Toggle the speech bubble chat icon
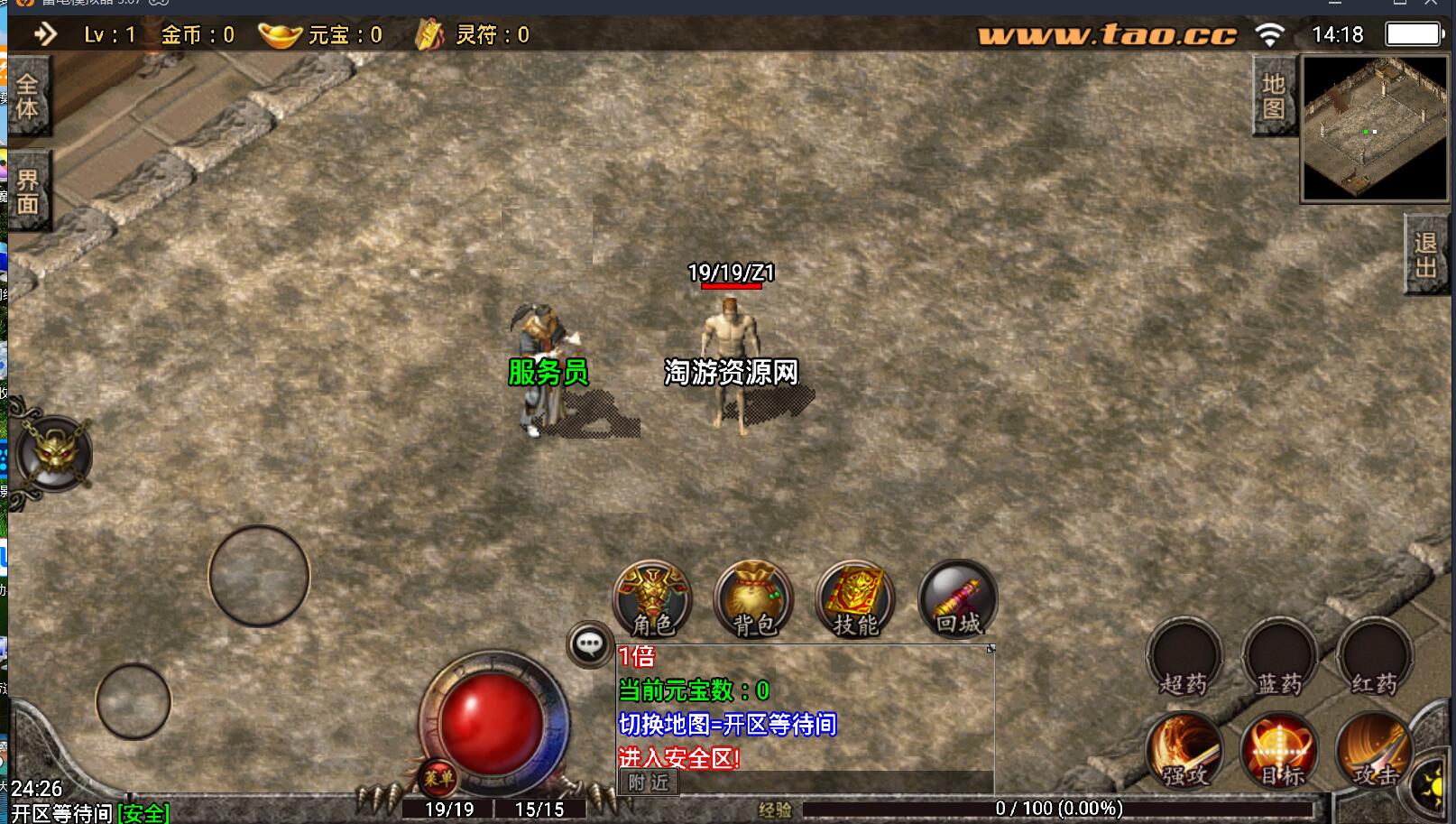 click(591, 643)
